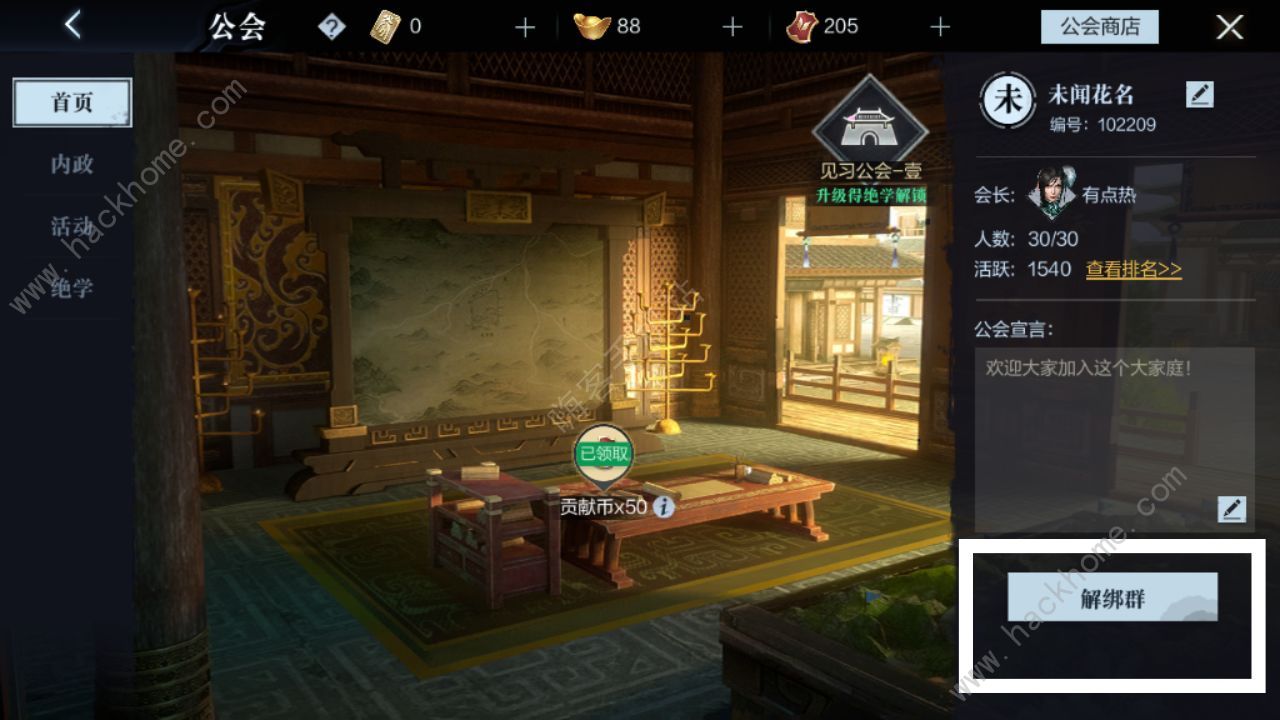Edit the guild declaration via pencil icon
This screenshot has width=1280, height=720.
point(1231,511)
